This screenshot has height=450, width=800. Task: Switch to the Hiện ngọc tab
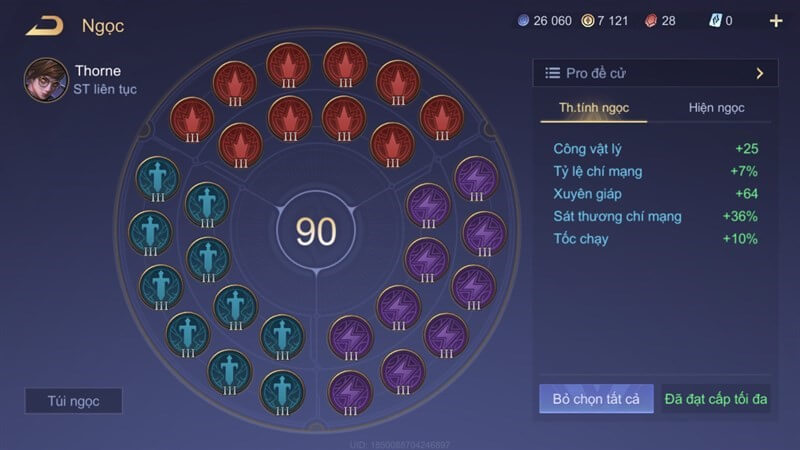pyautogui.click(x=716, y=108)
